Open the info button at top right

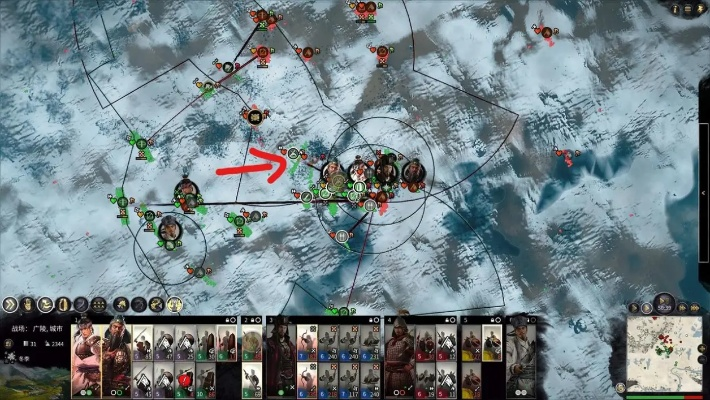point(675,9)
